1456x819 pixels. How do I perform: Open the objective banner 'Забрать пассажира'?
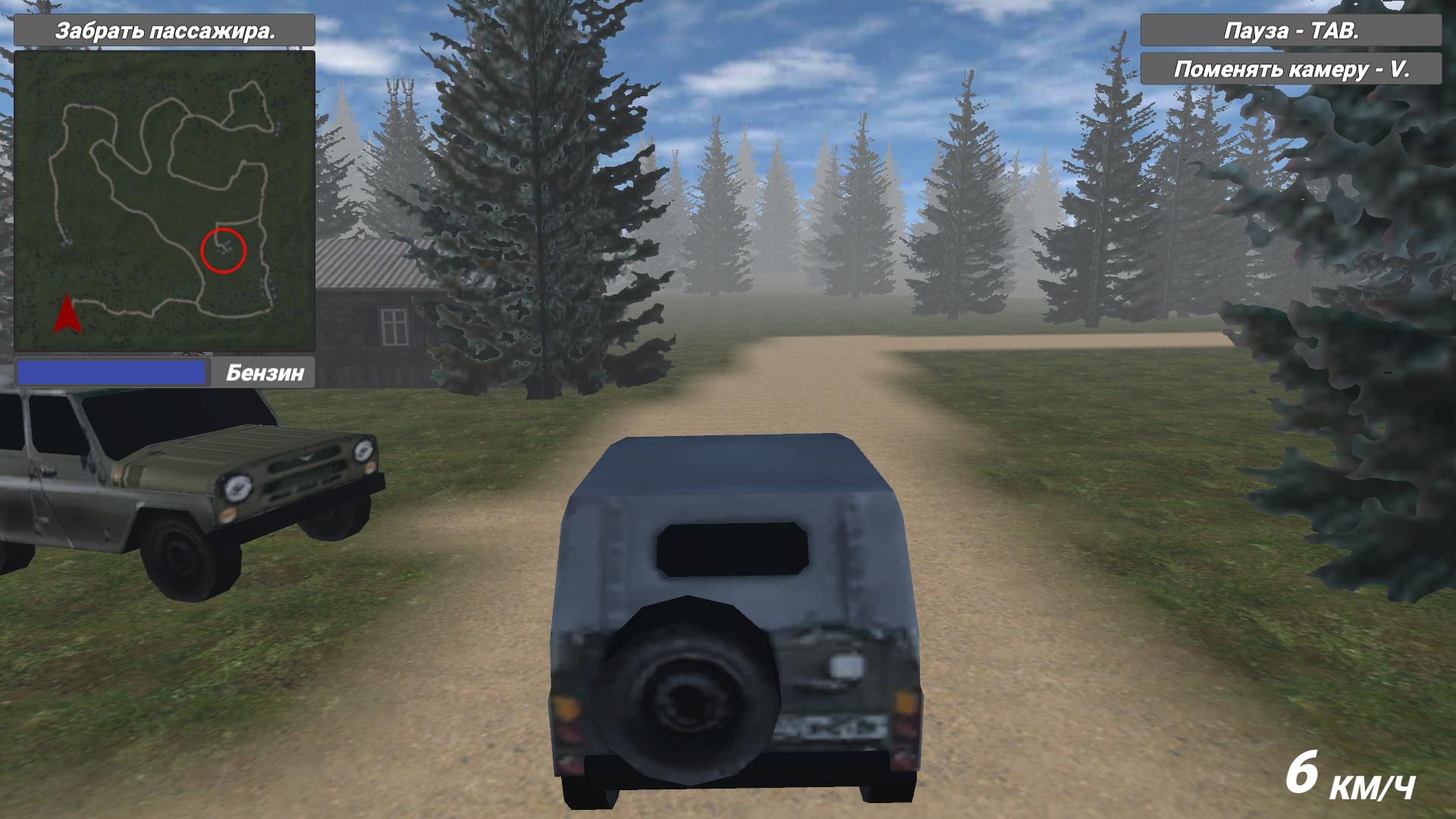(167, 32)
